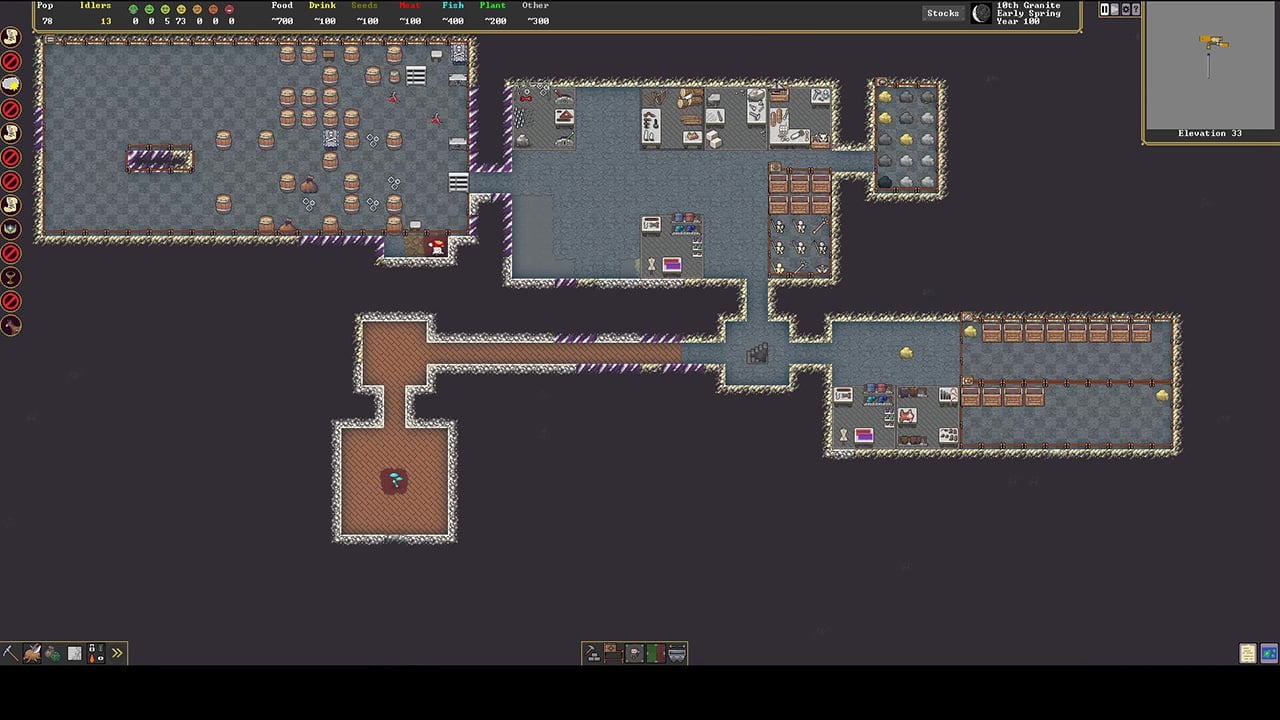Open the settings gear next to pause controls

(1125, 9)
